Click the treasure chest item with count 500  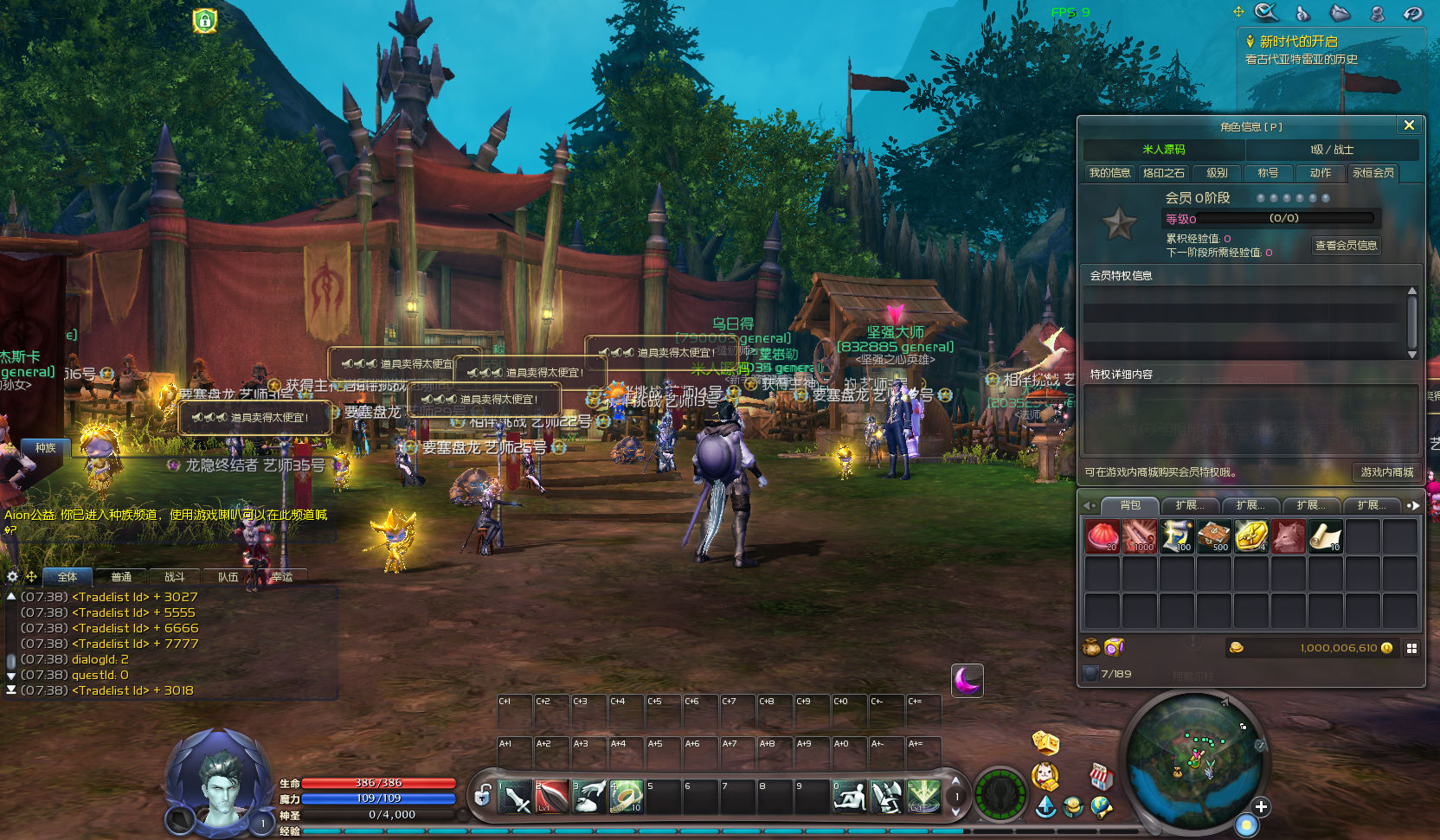coord(1213,537)
